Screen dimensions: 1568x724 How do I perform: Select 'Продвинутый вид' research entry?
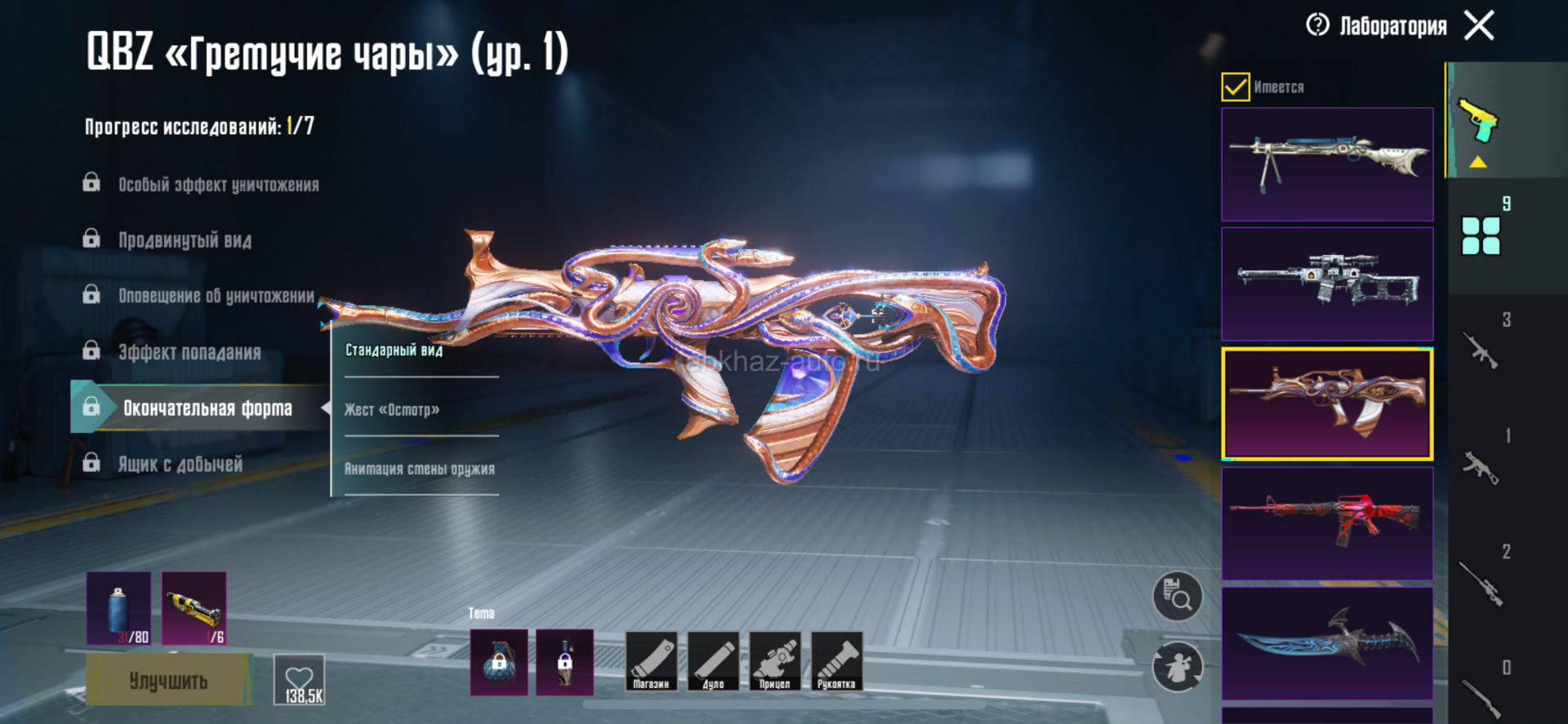[185, 240]
